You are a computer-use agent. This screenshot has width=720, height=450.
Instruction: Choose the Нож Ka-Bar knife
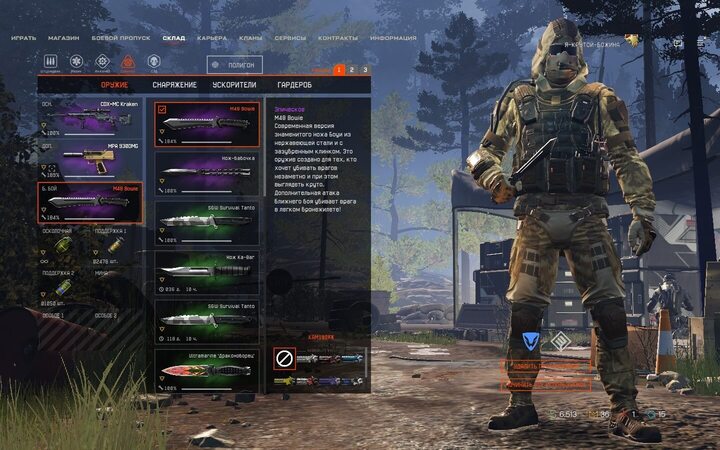point(207,270)
